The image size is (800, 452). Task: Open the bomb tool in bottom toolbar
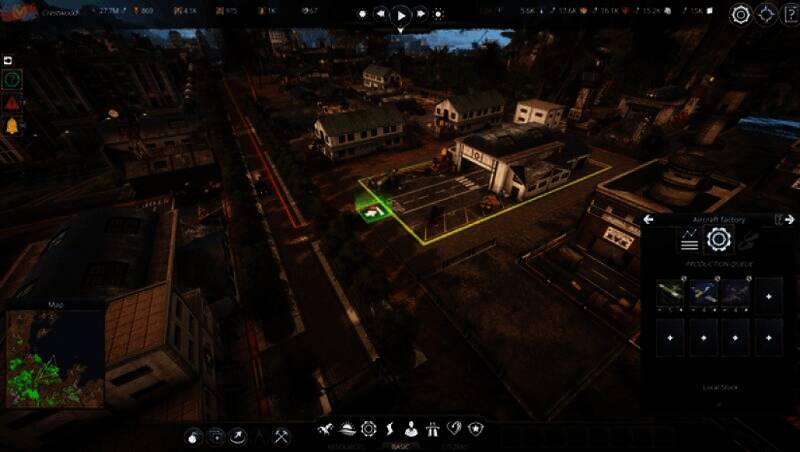[x=193, y=436]
